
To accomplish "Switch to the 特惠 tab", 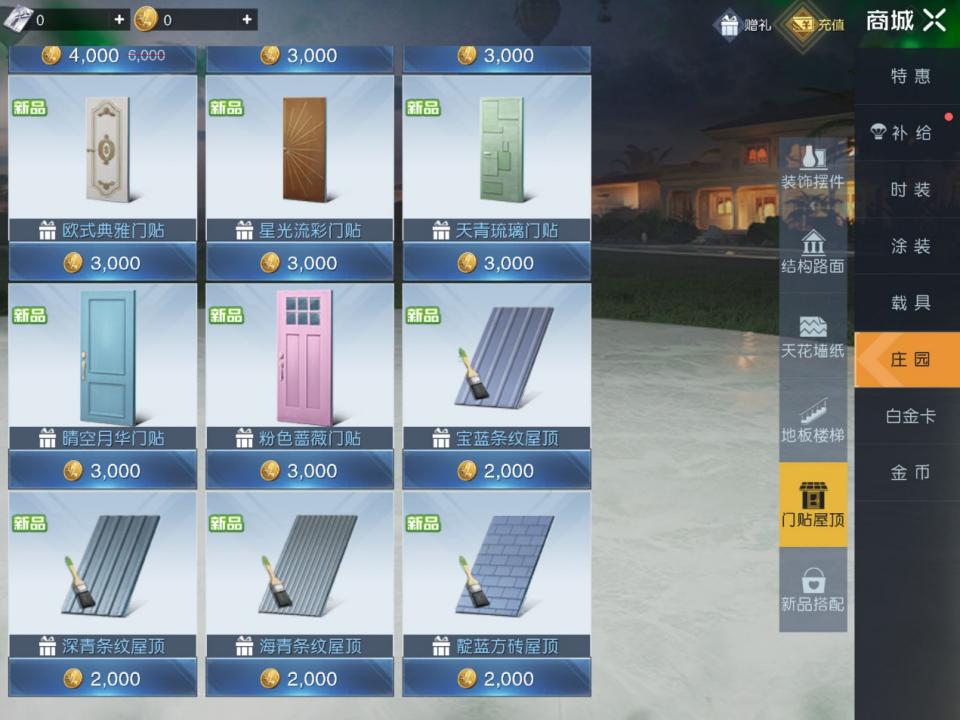I will [x=909, y=76].
